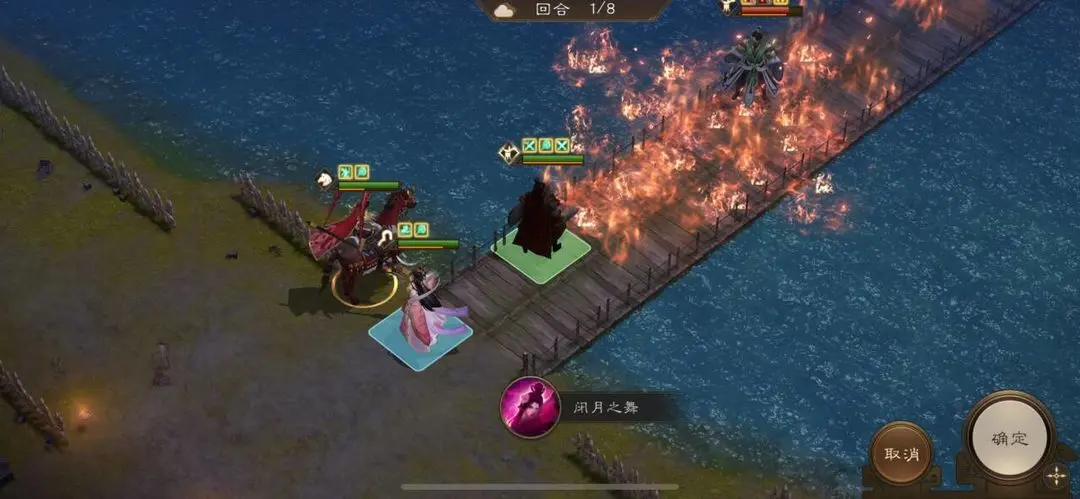
Task: Tap the four-point compass icon beside 确定
Action: (1056, 476)
